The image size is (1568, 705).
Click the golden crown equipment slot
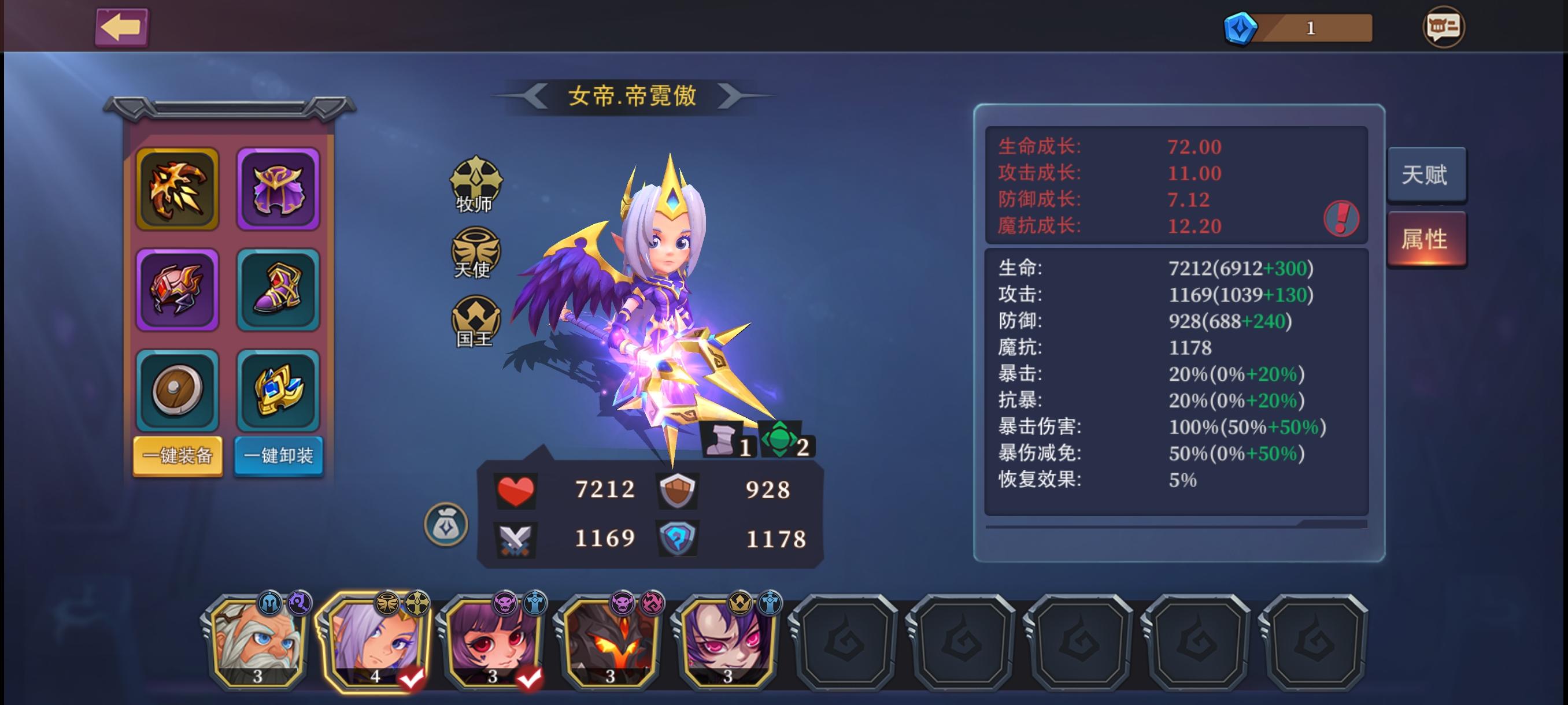click(279, 390)
